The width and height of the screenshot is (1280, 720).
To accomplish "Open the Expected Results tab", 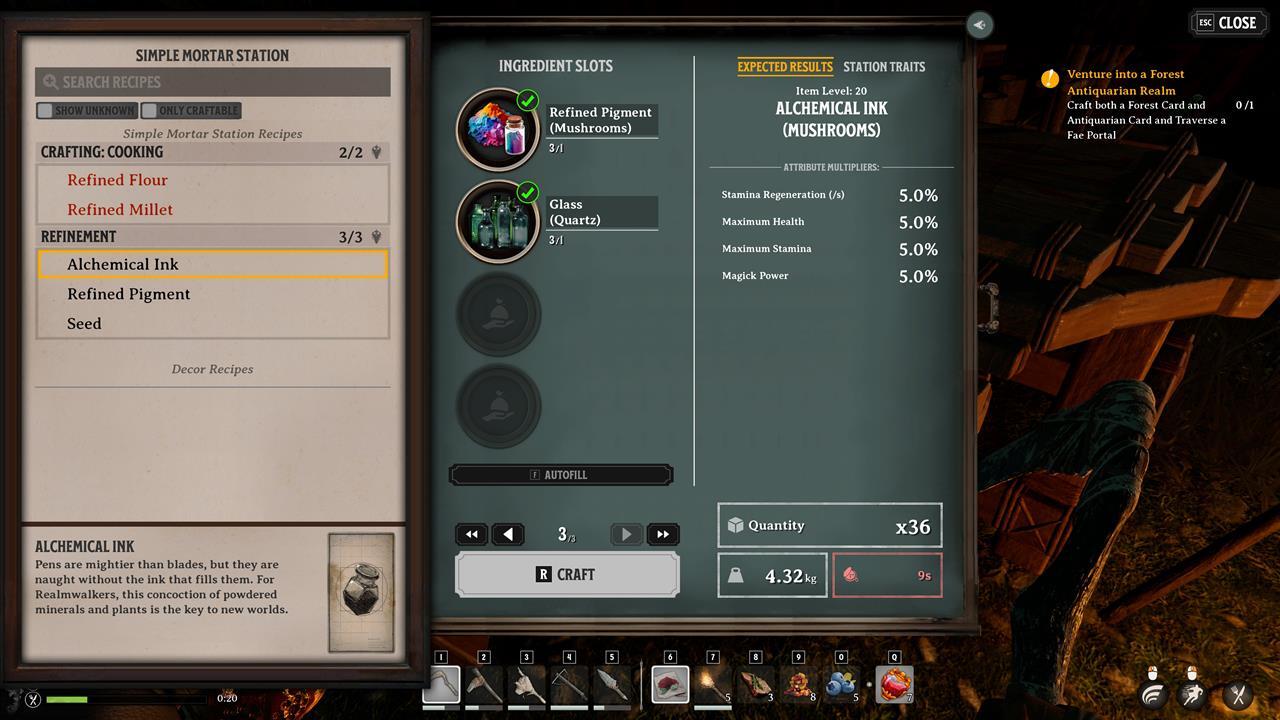I will [785, 67].
